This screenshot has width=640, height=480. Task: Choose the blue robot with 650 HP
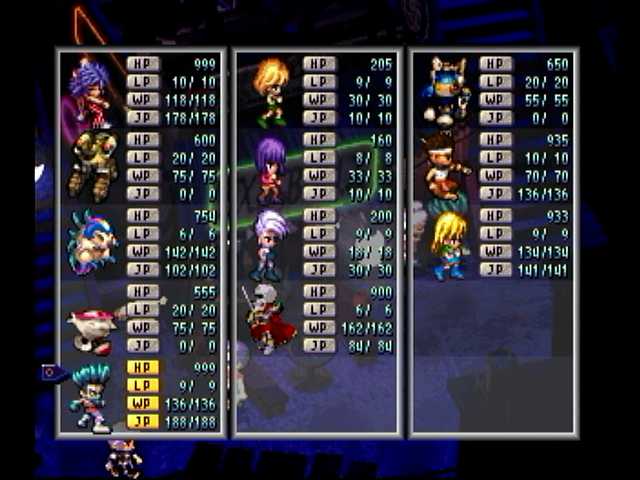tap(447, 90)
